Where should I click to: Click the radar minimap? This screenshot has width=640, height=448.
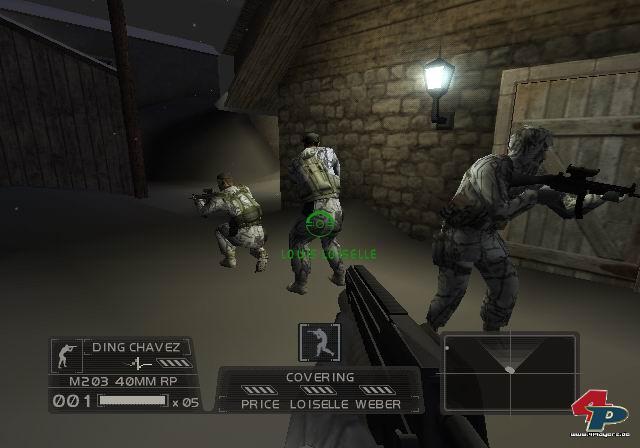click(510, 371)
